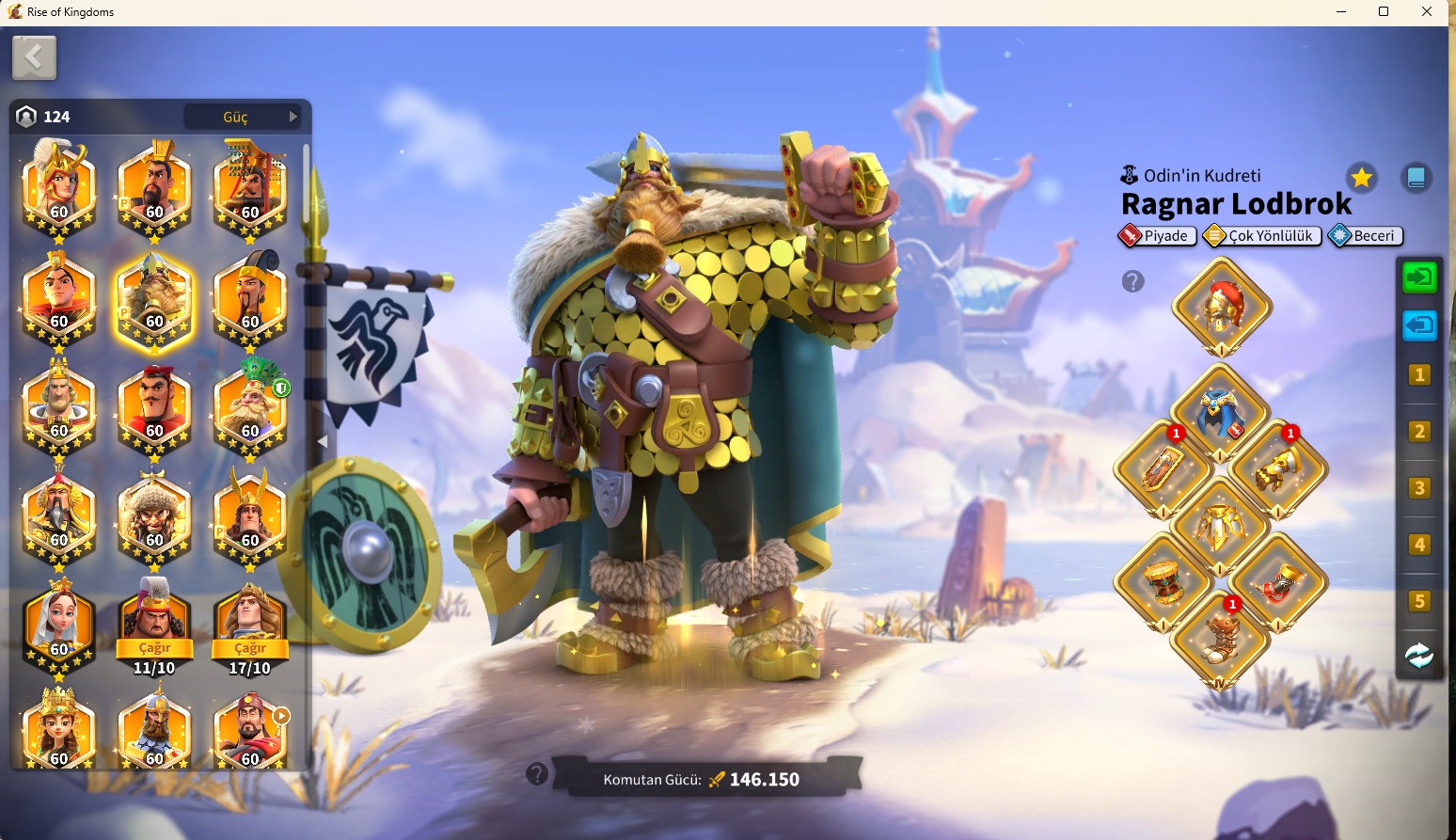The width and height of the screenshot is (1456, 840).
Task: Open the blue chest armor slot
Action: 1221,411
